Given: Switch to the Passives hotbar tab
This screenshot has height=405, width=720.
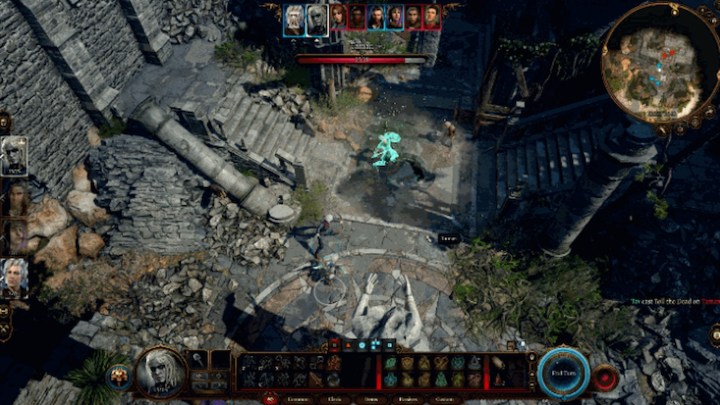Looking at the screenshot, I should pyautogui.click(x=408, y=398).
